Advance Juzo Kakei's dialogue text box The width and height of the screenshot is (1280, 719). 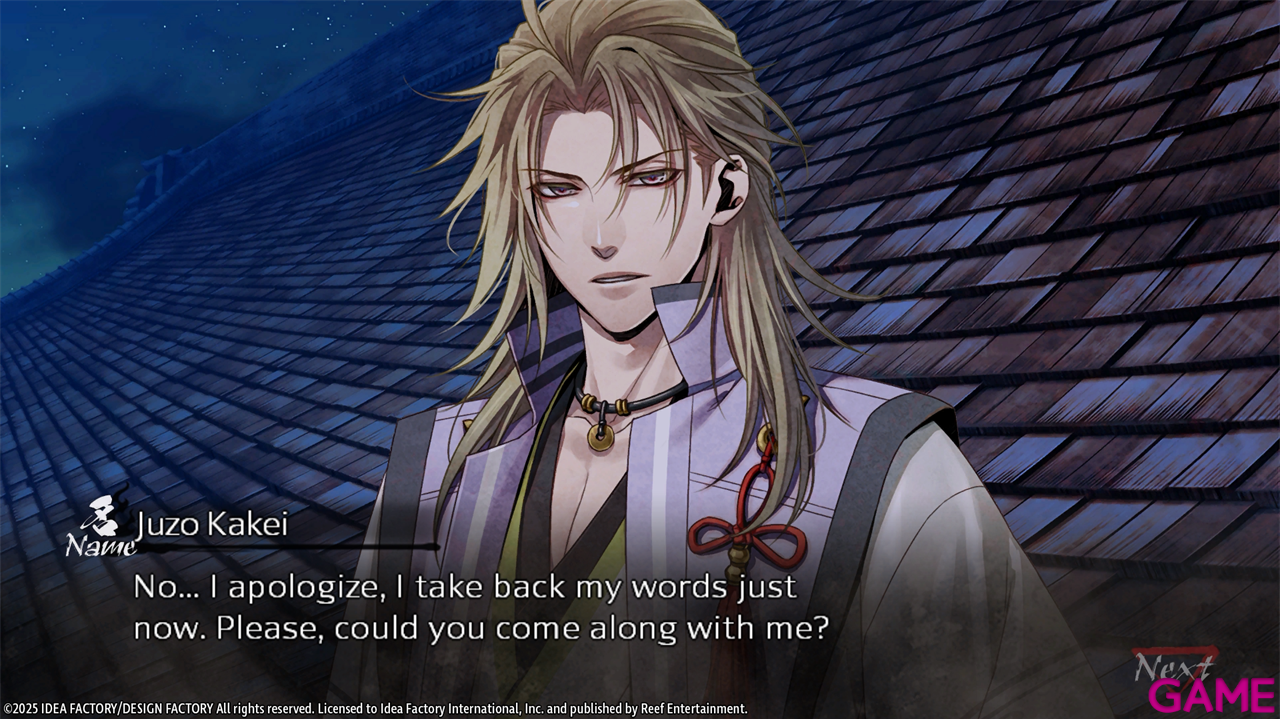click(480, 608)
